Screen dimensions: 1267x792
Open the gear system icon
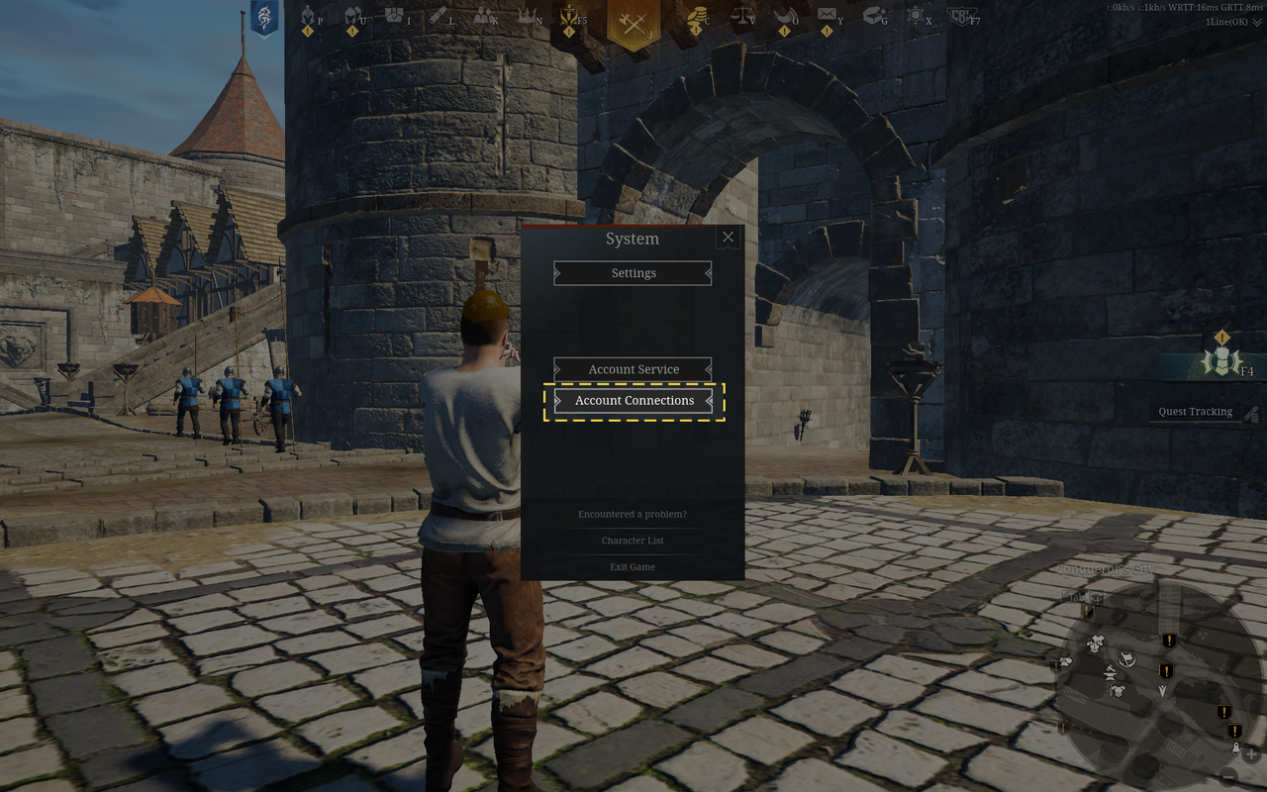coord(915,16)
